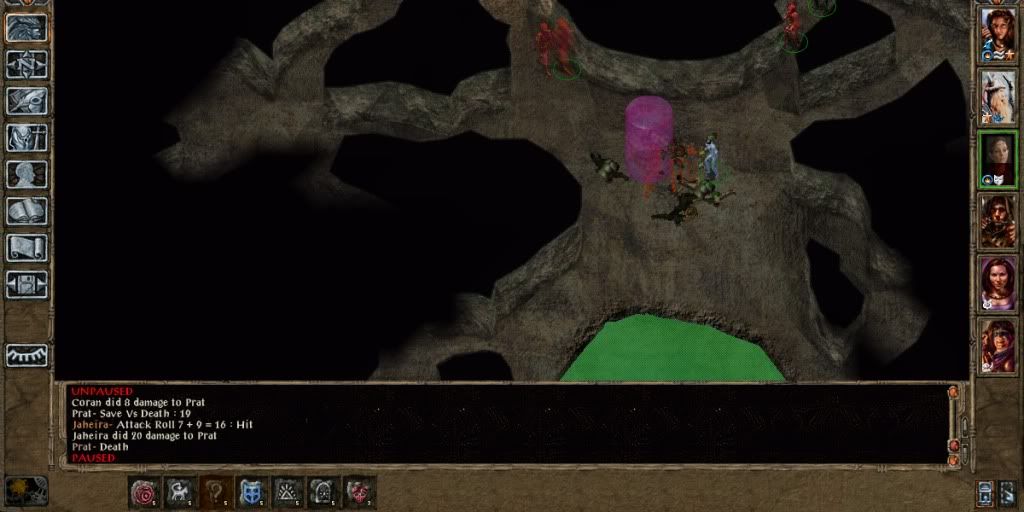Select the white-haired character portrait
Viewport: 1024px width, 512px height.
[x=997, y=97]
